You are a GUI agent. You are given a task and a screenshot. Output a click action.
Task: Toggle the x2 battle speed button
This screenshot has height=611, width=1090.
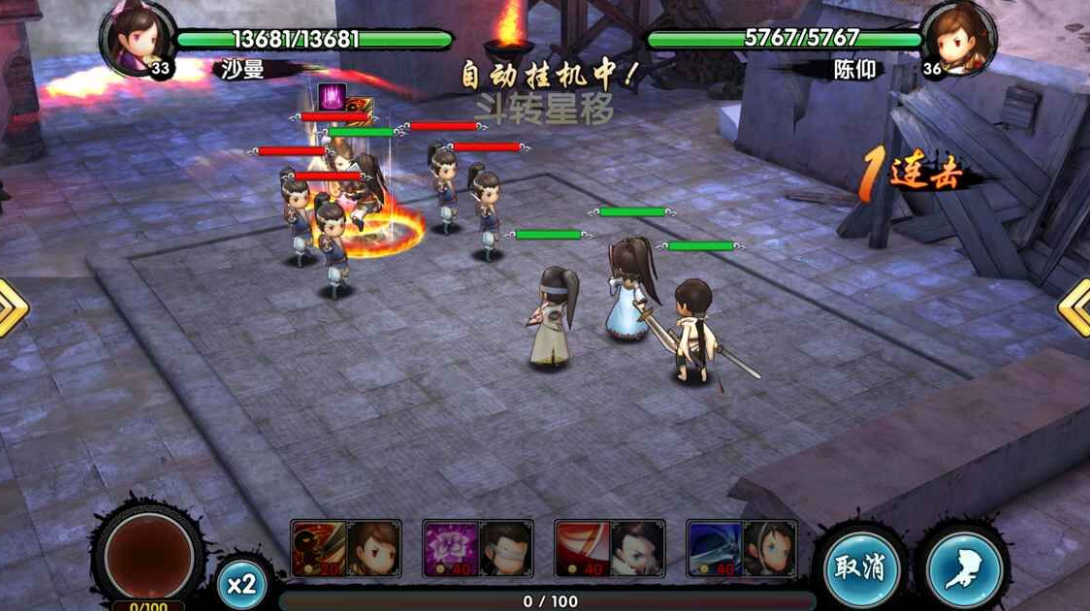pyautogui.click(x=241, y=583)
